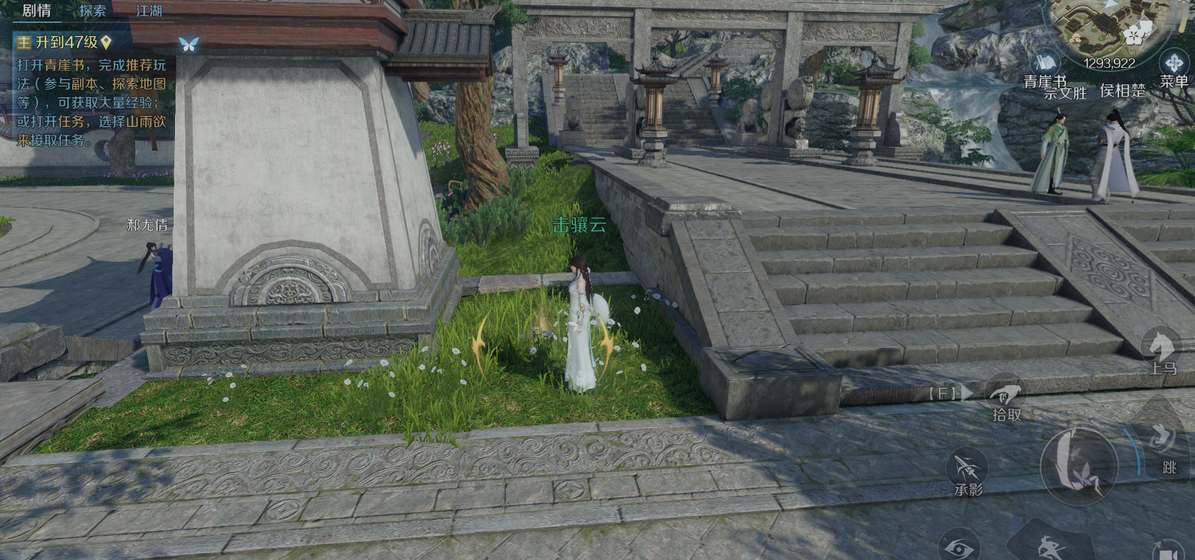The height and width of the screenshot is (560, 1195).
Task: Select the 江湖 tab
Action: point(149,12)
